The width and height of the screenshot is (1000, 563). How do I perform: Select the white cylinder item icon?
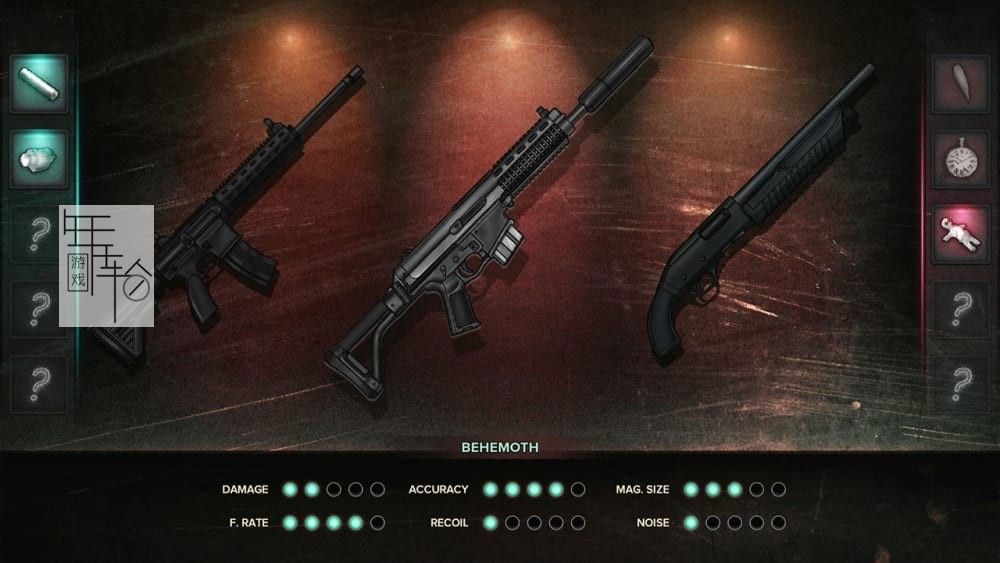39,84
